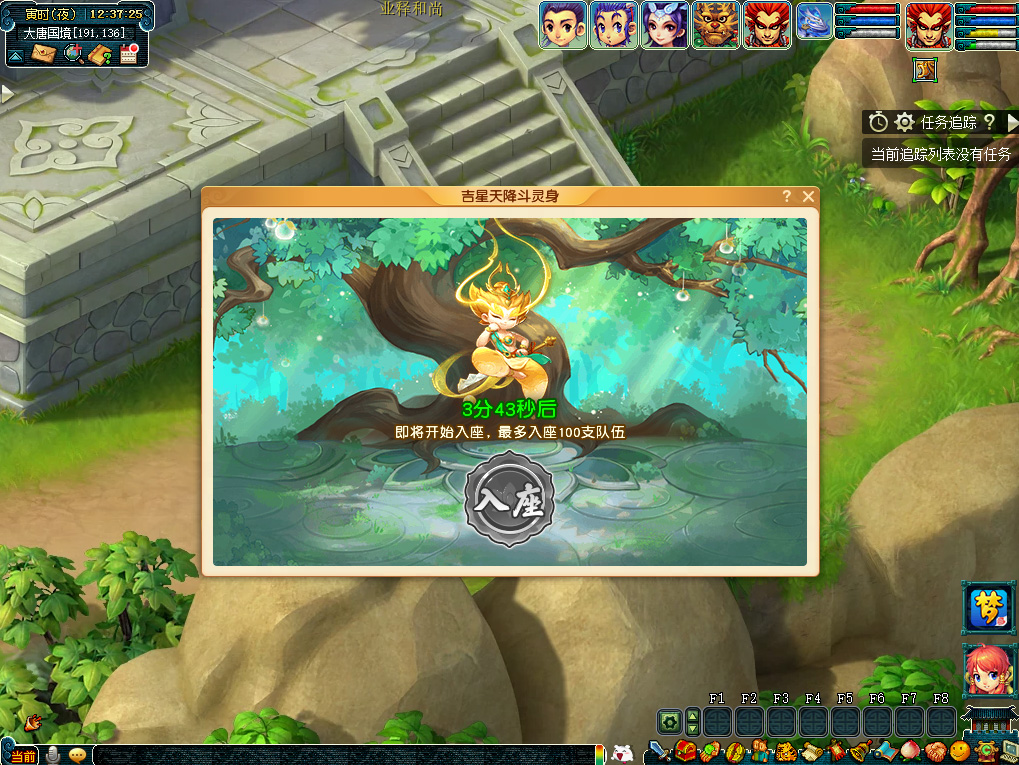Switch the 当前 chat channel selector
The width and height of the screenshot is (1019, 765).
click(x=22, y=756)
